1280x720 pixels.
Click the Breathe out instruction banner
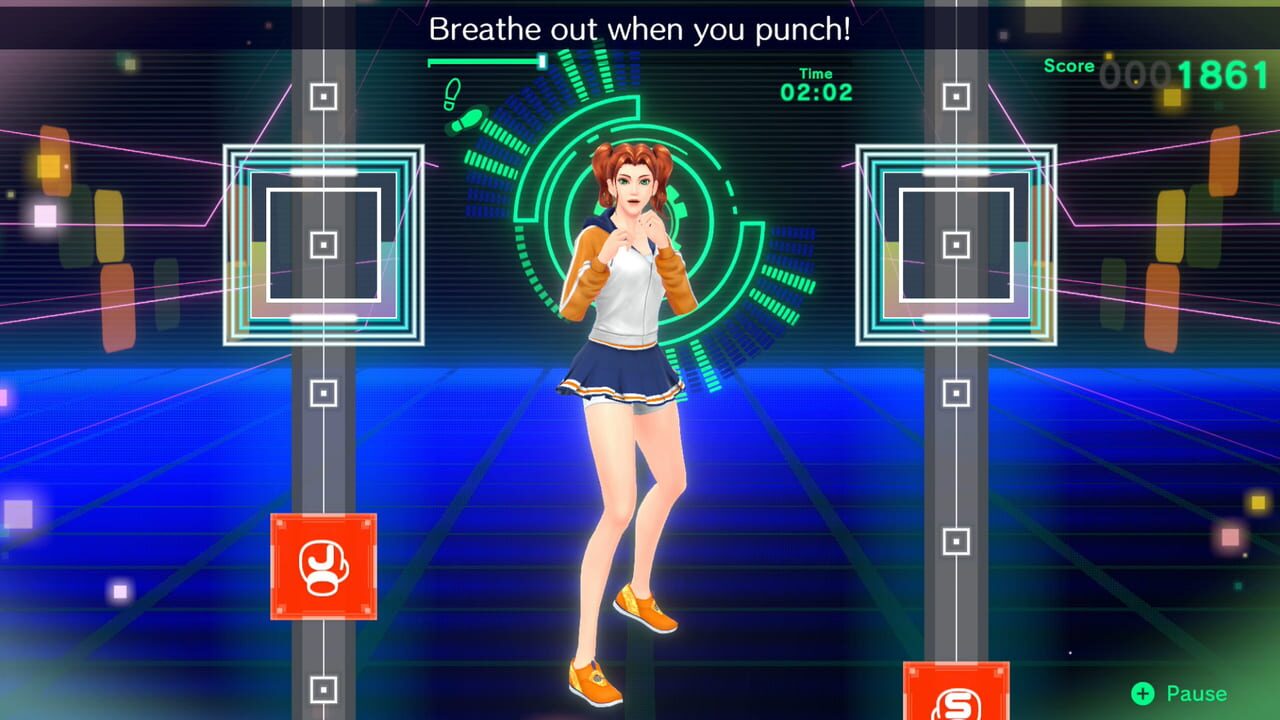click(x=640, y=29)
